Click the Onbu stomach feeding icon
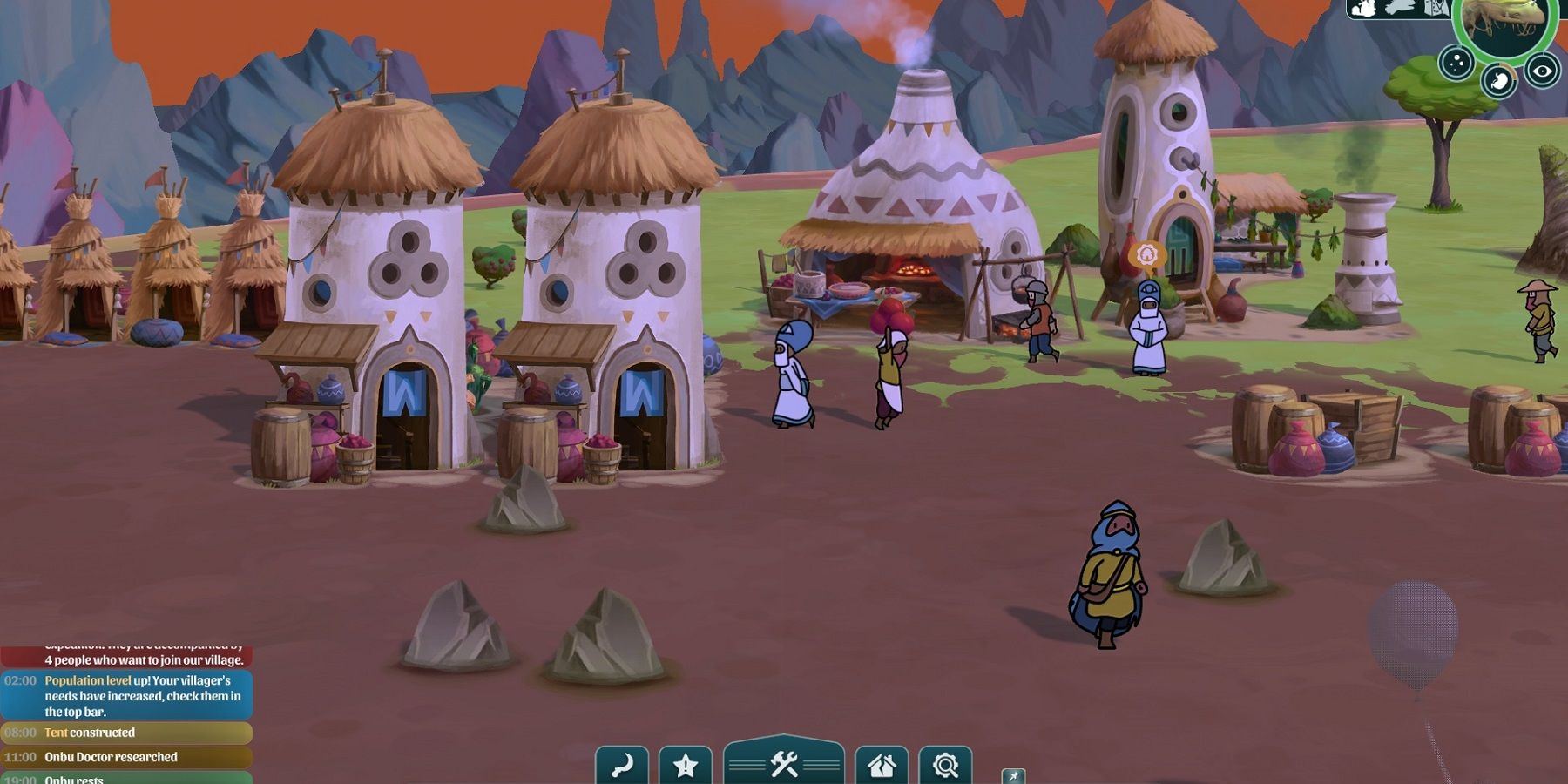The image size is (1568, 784). coord(1499,80)
